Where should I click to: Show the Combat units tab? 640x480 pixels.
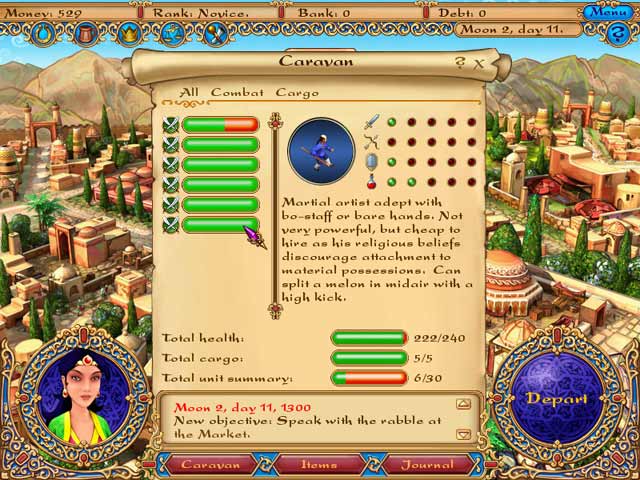[x=237, y=93]
